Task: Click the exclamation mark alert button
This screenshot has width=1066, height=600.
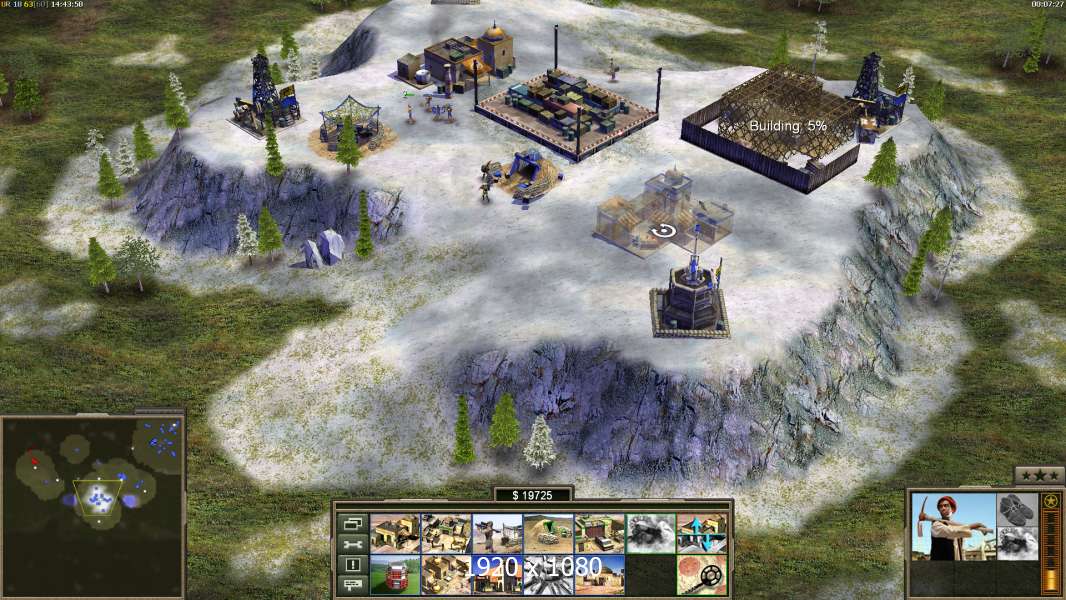Action: [352, 565]
